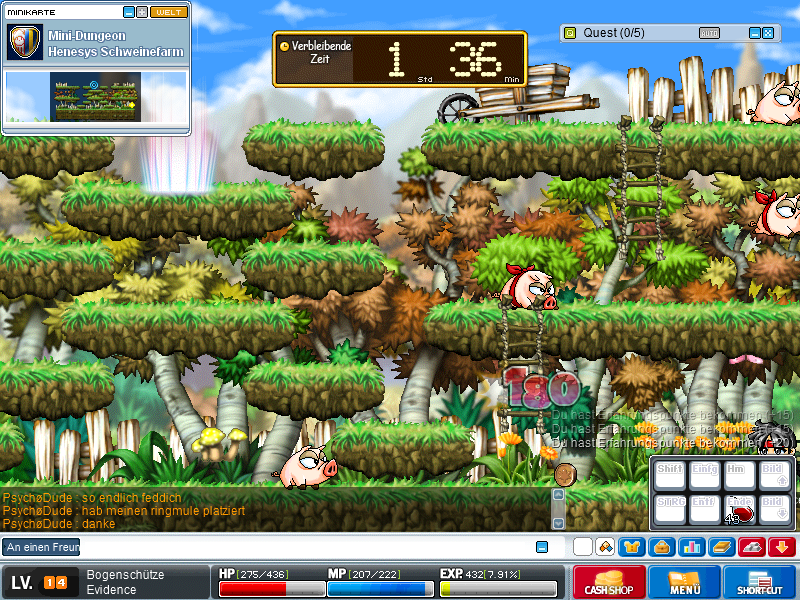Open the skill book icon
This screenshot has width=800, height=600.
721,547
